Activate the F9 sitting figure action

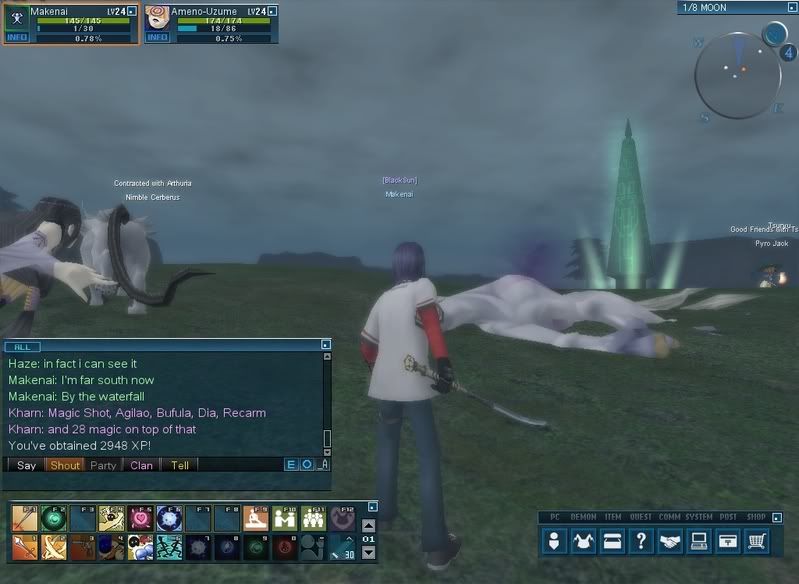(256, 518)
